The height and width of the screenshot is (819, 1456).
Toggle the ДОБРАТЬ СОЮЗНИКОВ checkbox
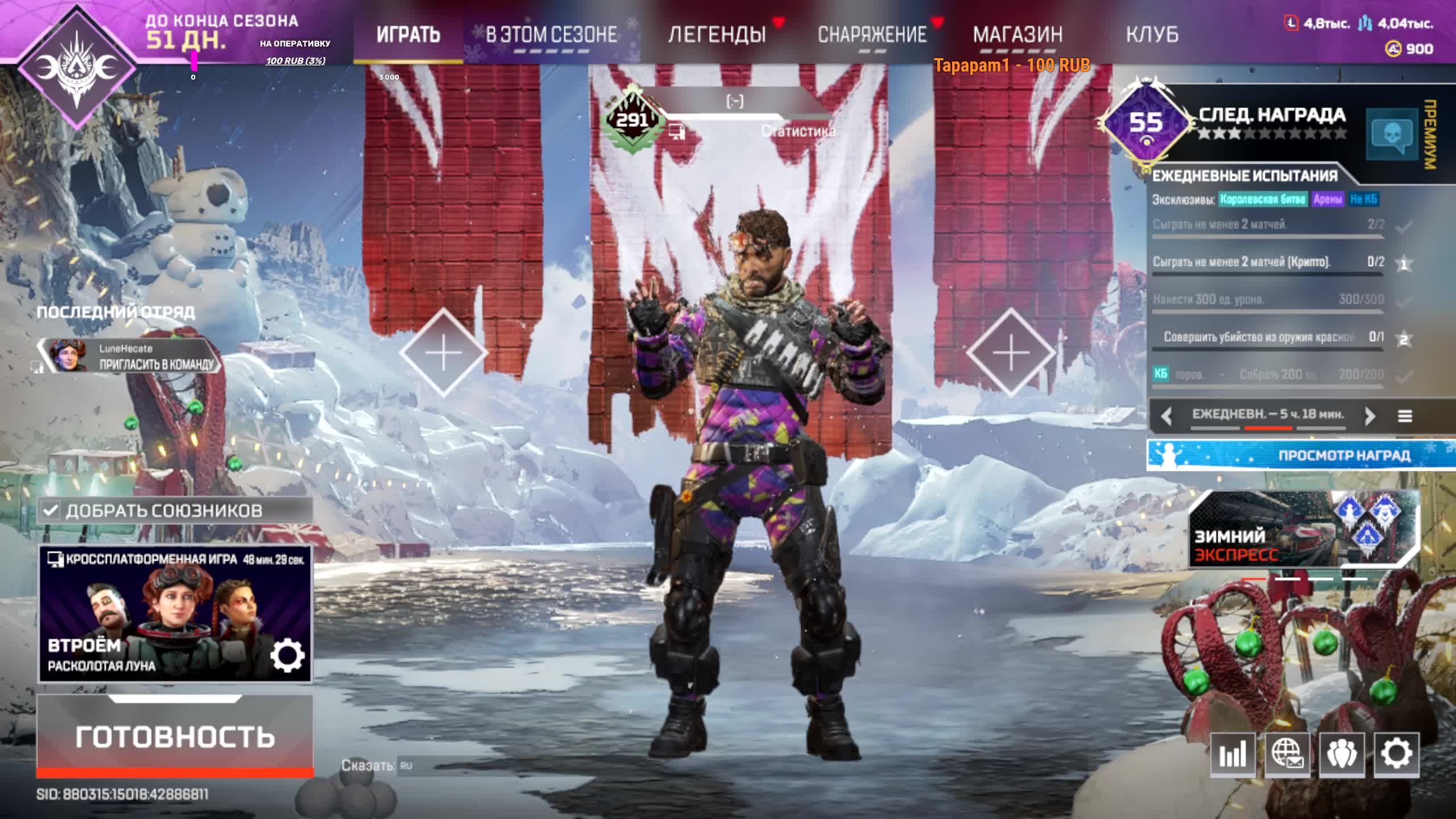point(51,510)
